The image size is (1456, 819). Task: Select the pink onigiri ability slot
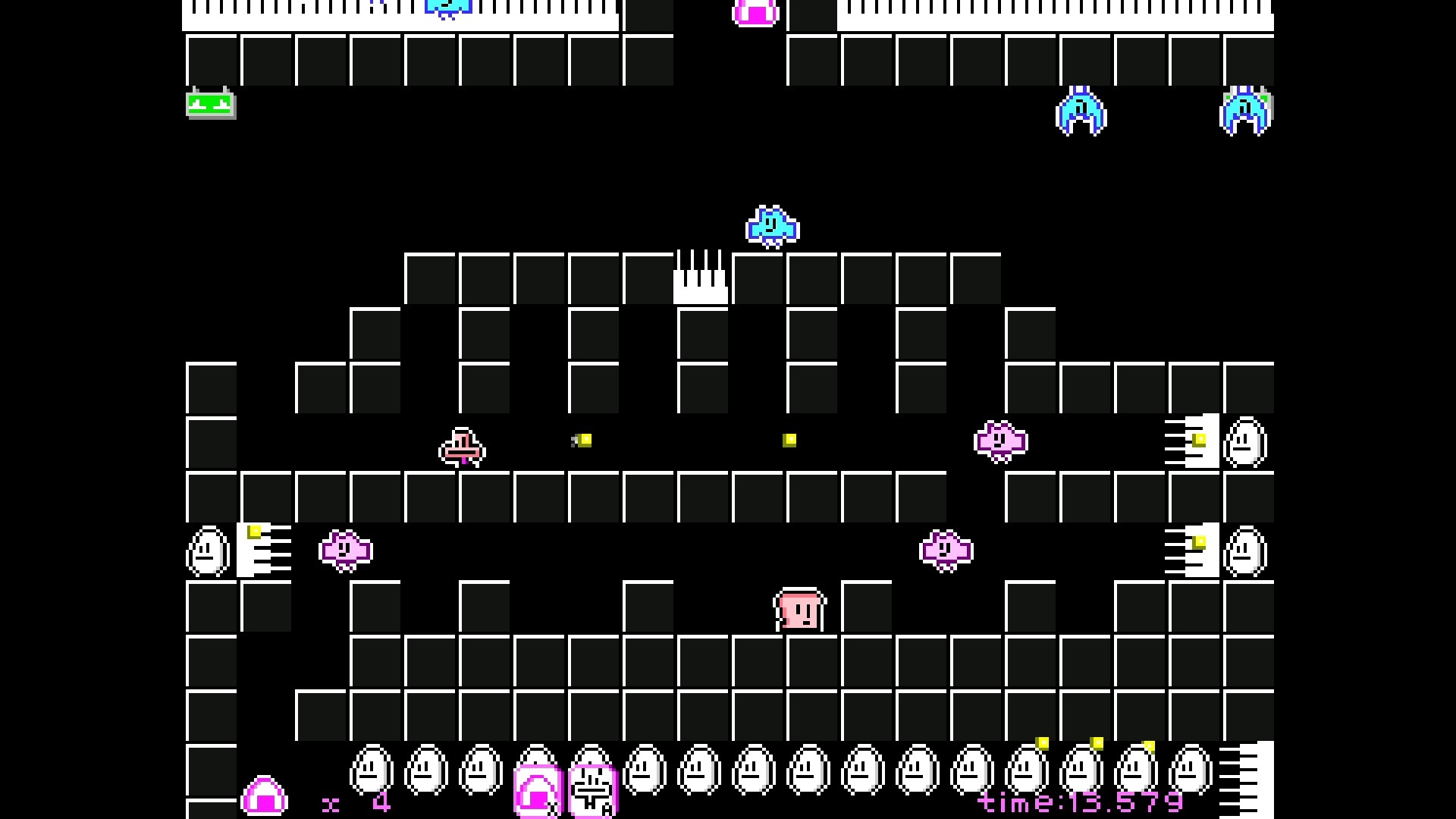tap(537, 793)
